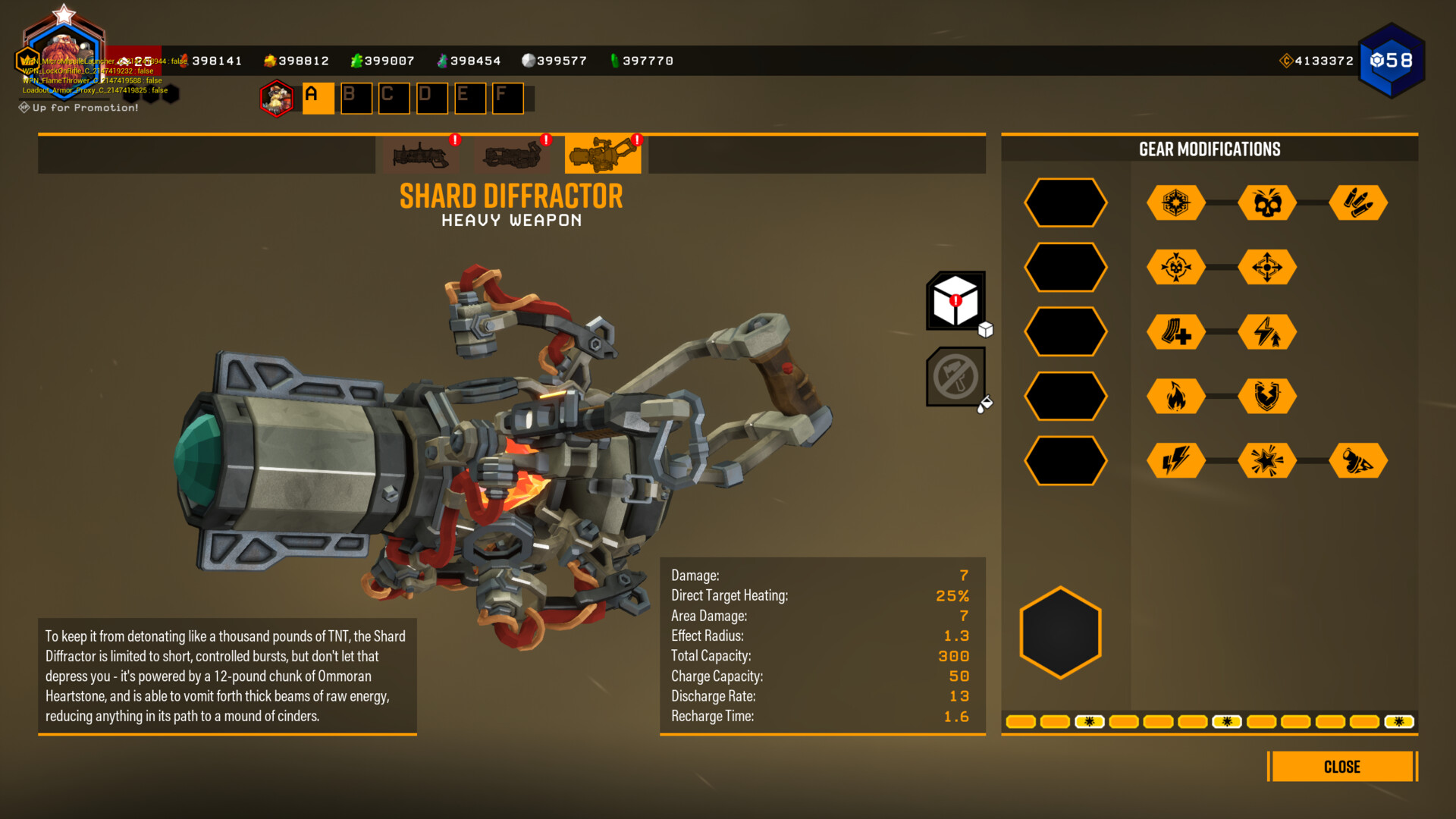
Task: Choose the lightning bolt upgrade modification
Action: 1267,332
